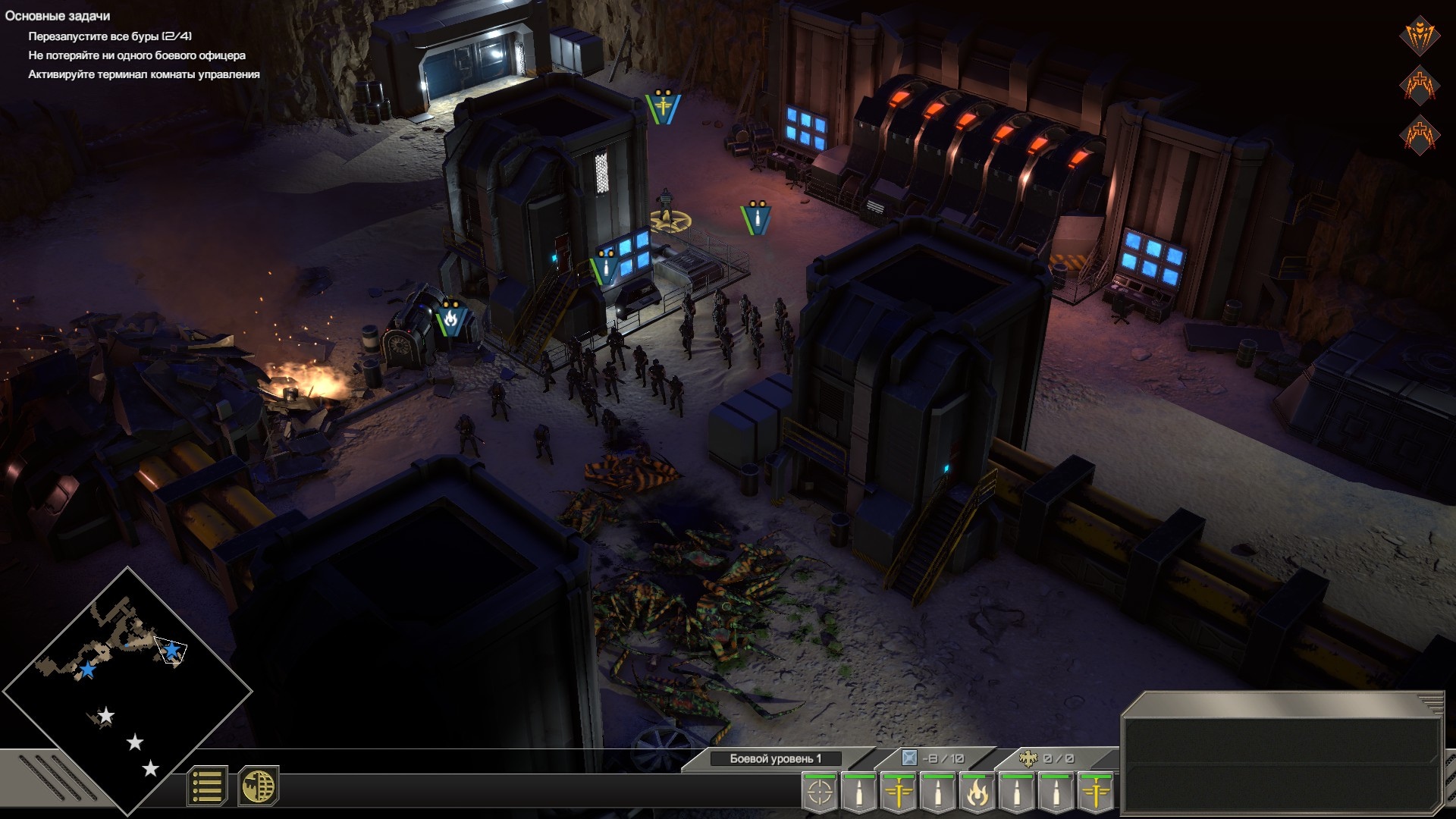Click the "Перезапустите все буры" objective entry
The height and width of the screenshot is (819, 1456).
click(x=110, y=36)
